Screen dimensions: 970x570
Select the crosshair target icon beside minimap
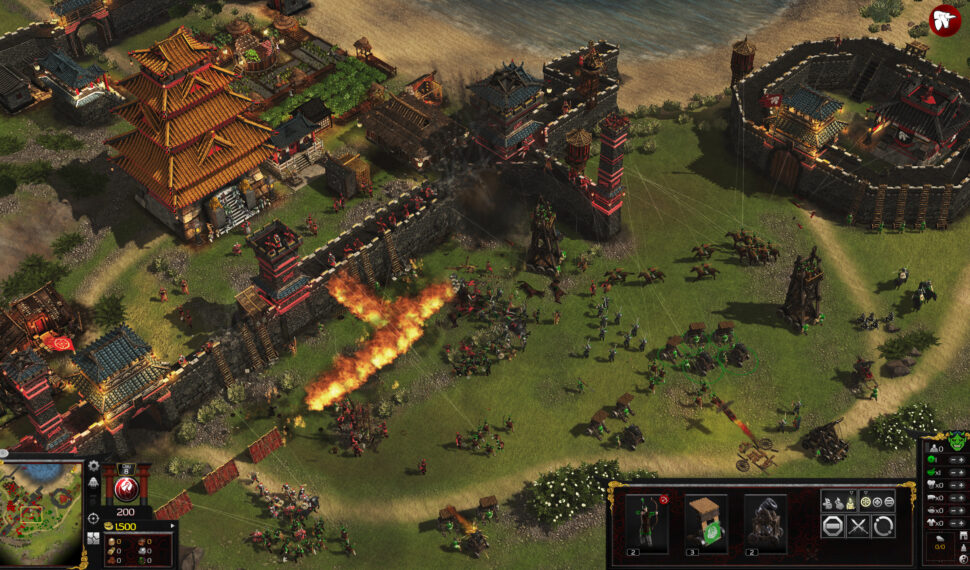(93, 518)
